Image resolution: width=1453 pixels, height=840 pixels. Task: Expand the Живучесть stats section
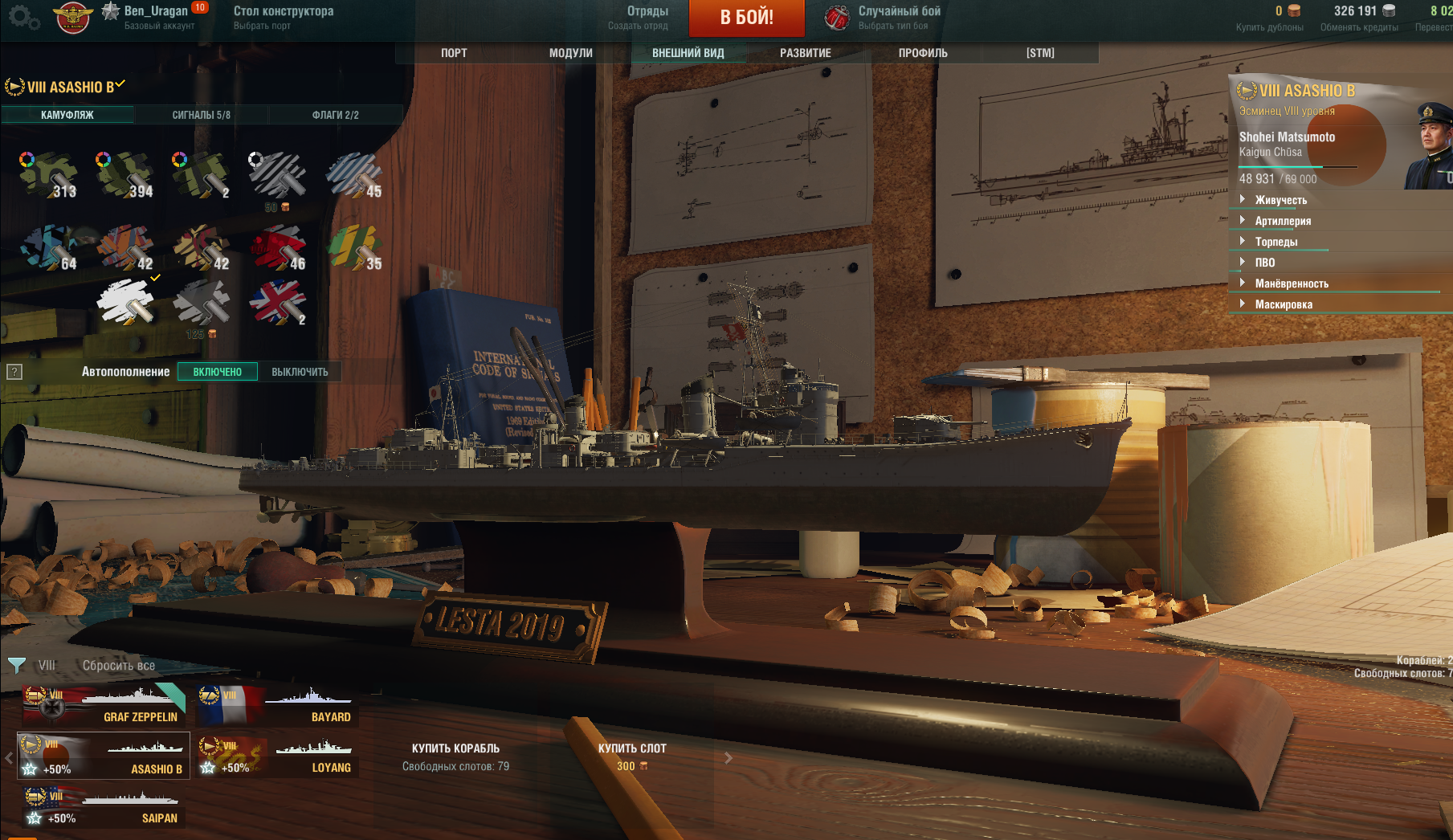(1280, 200)
